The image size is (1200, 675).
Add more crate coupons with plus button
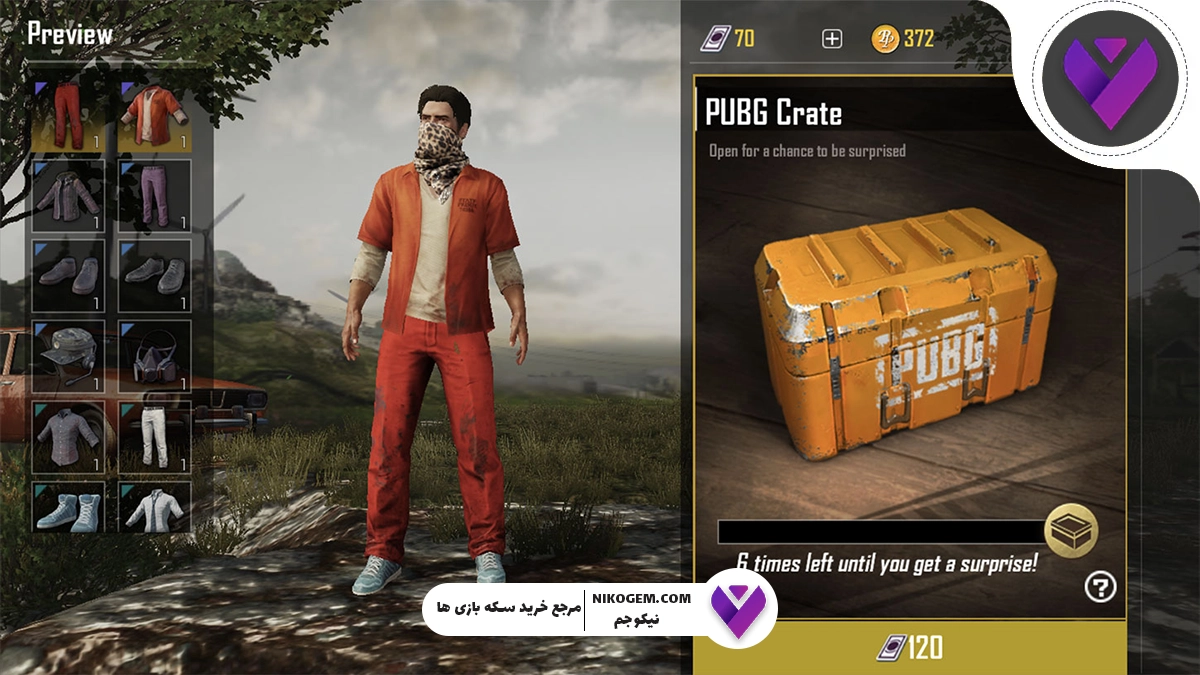tap(832, 39)
